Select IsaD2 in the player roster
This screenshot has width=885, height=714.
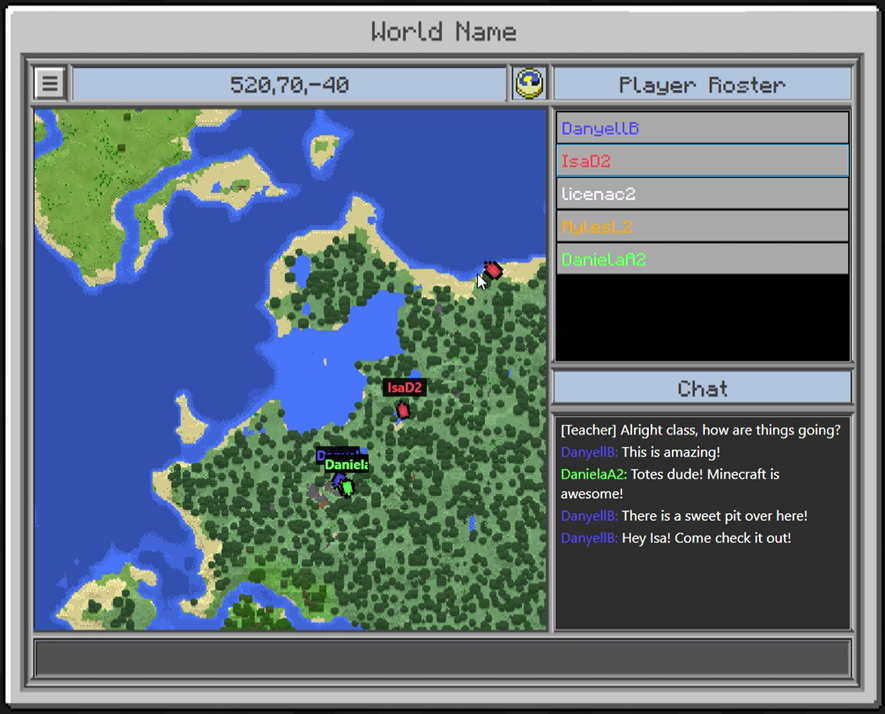(702, 161)
